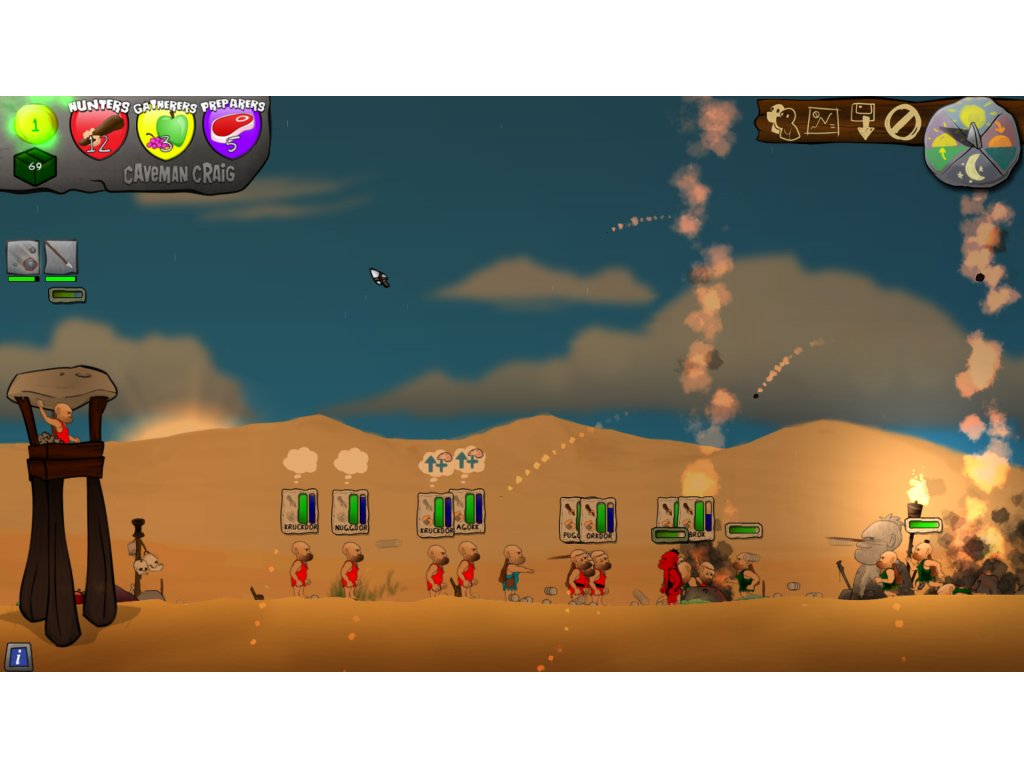Select Agoer's status card
The height and width of the screenshot is (768, 1024).
(x=468, y=511)
